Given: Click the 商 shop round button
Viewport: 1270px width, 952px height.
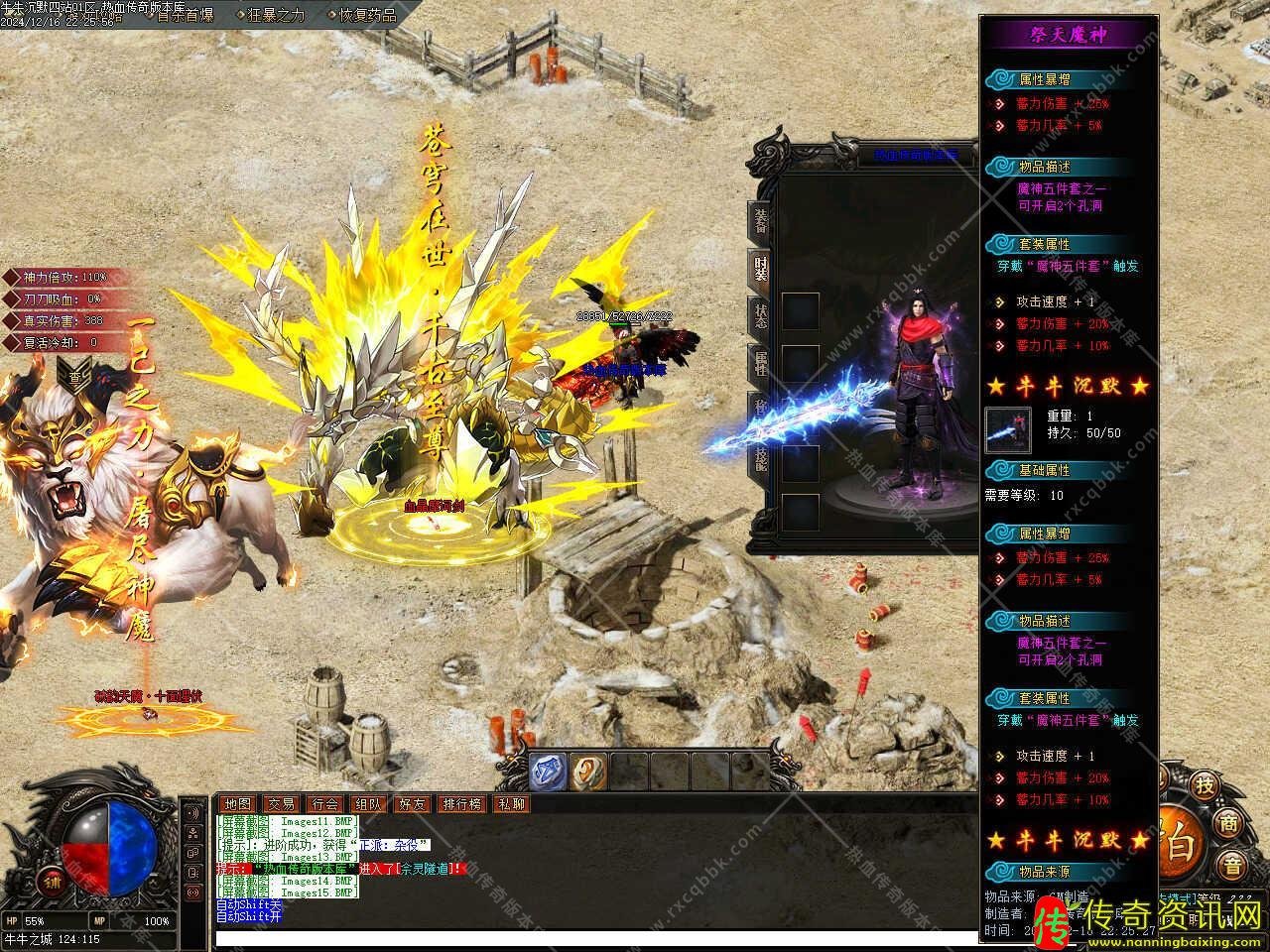Looking at the screenshot, I should [x=1230, y=823].
